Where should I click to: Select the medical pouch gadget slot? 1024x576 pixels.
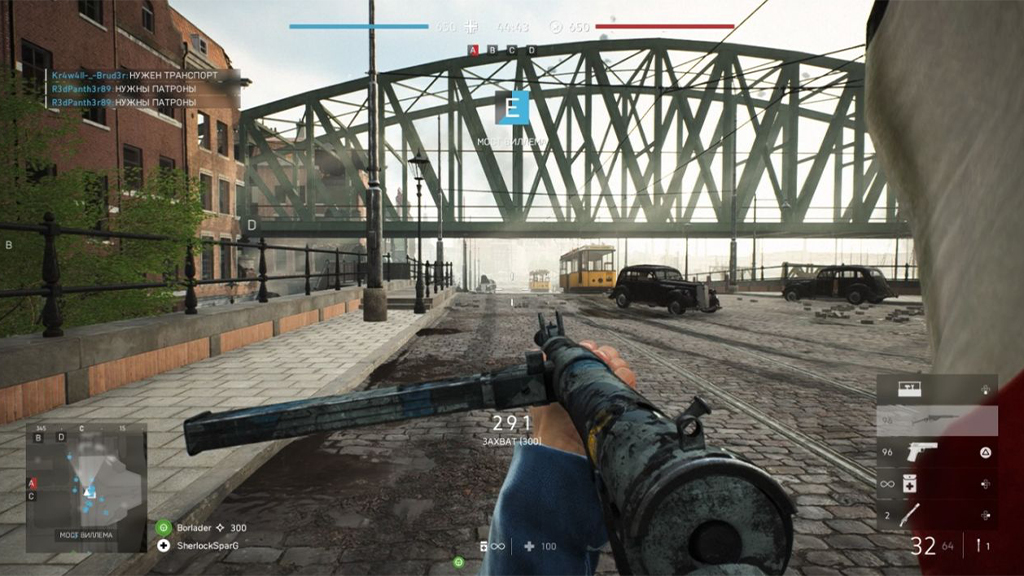click(937, 484)
